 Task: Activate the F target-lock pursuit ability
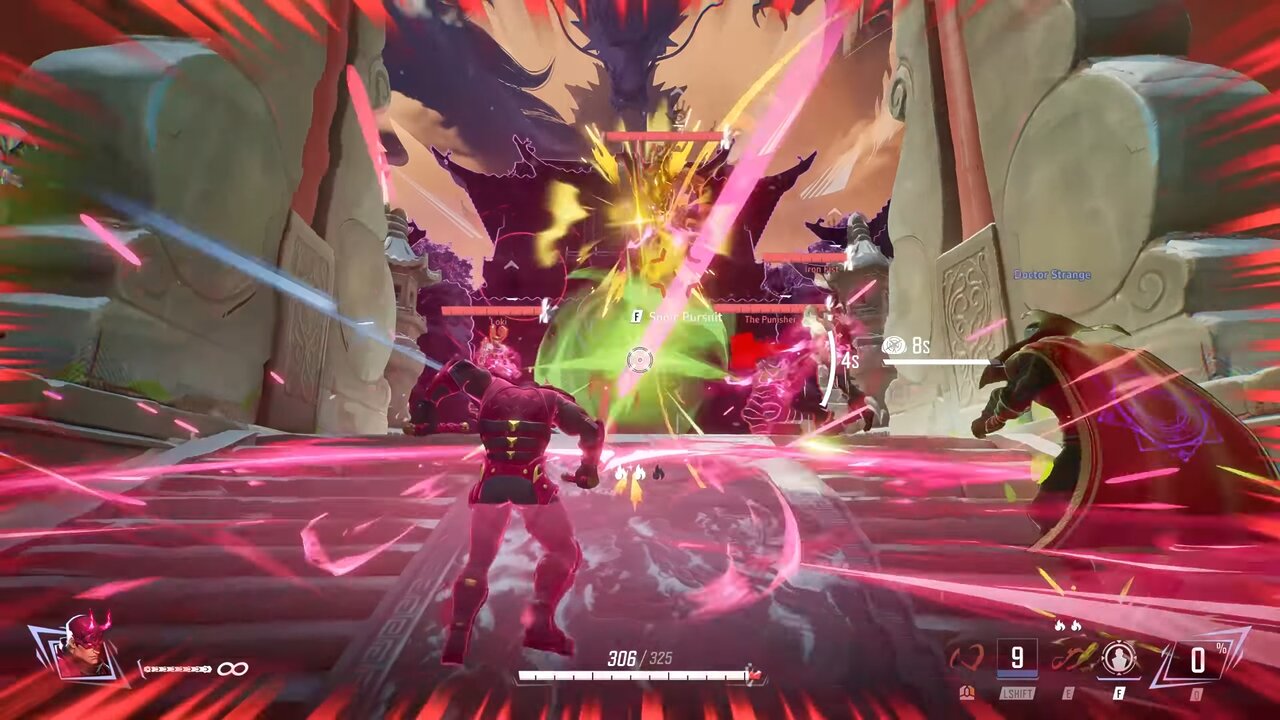click(1118, 659)
